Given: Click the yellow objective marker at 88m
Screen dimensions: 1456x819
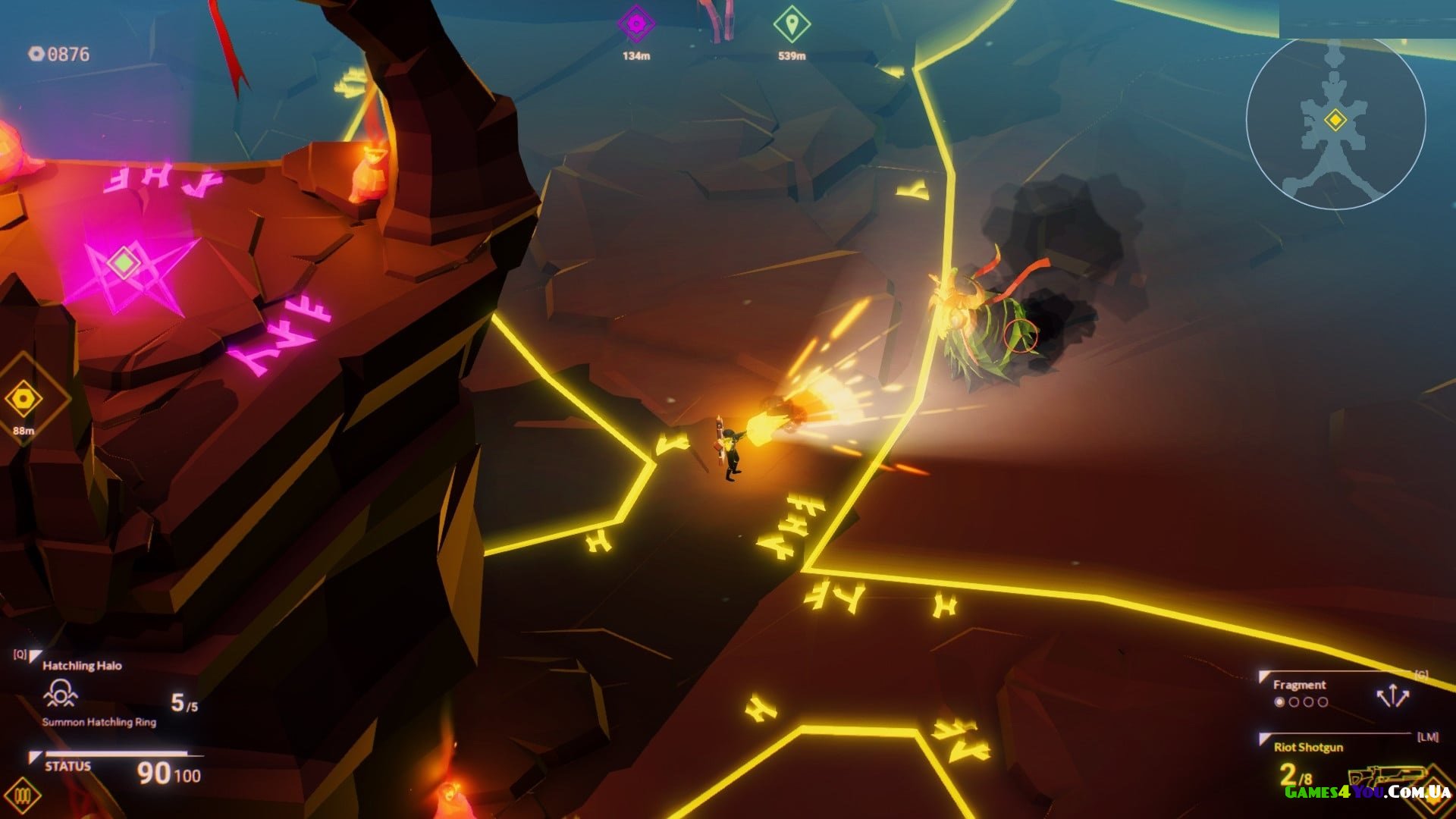Looking at the screenshot, I should coord(24,399).
